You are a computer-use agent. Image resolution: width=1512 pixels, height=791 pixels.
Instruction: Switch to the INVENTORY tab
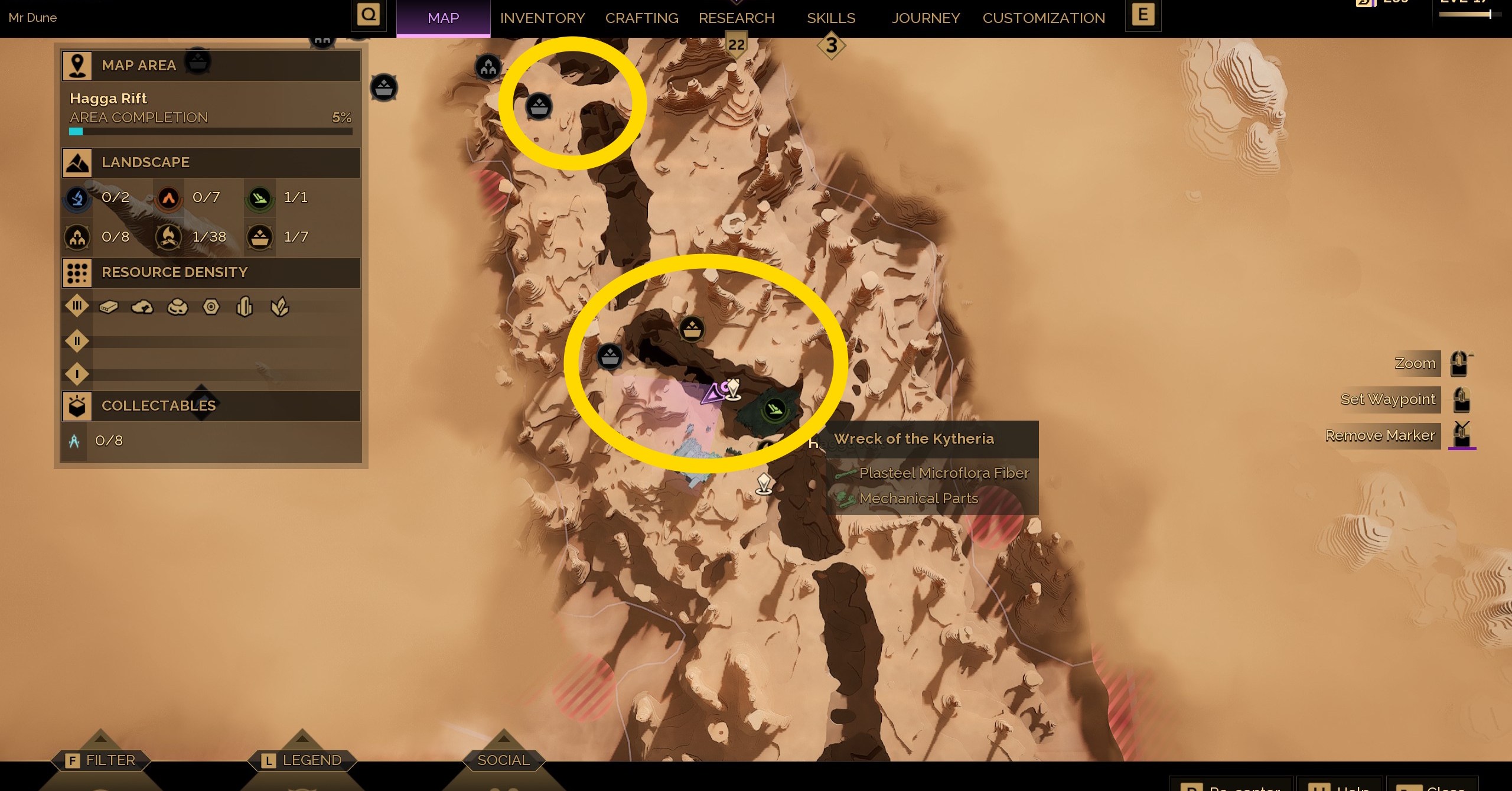click(542, 18)
